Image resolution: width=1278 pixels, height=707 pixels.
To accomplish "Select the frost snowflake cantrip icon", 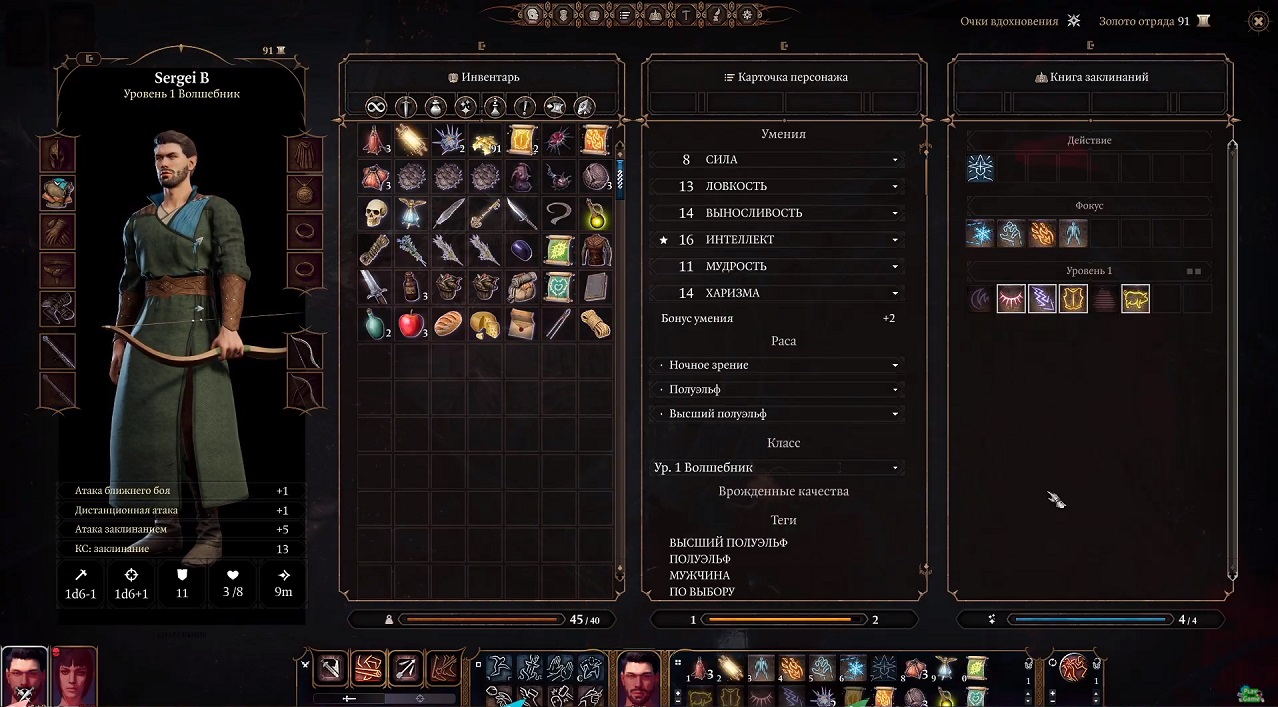I will pos(980,233).
